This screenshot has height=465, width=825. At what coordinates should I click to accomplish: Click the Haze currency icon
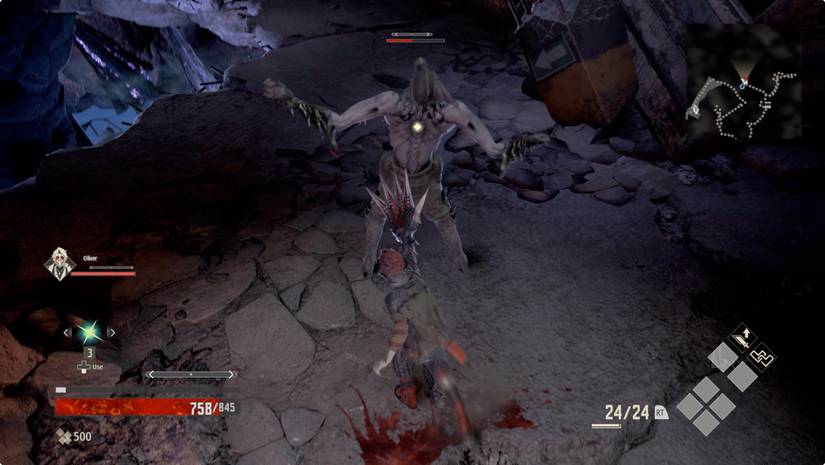tap(63, 436)
